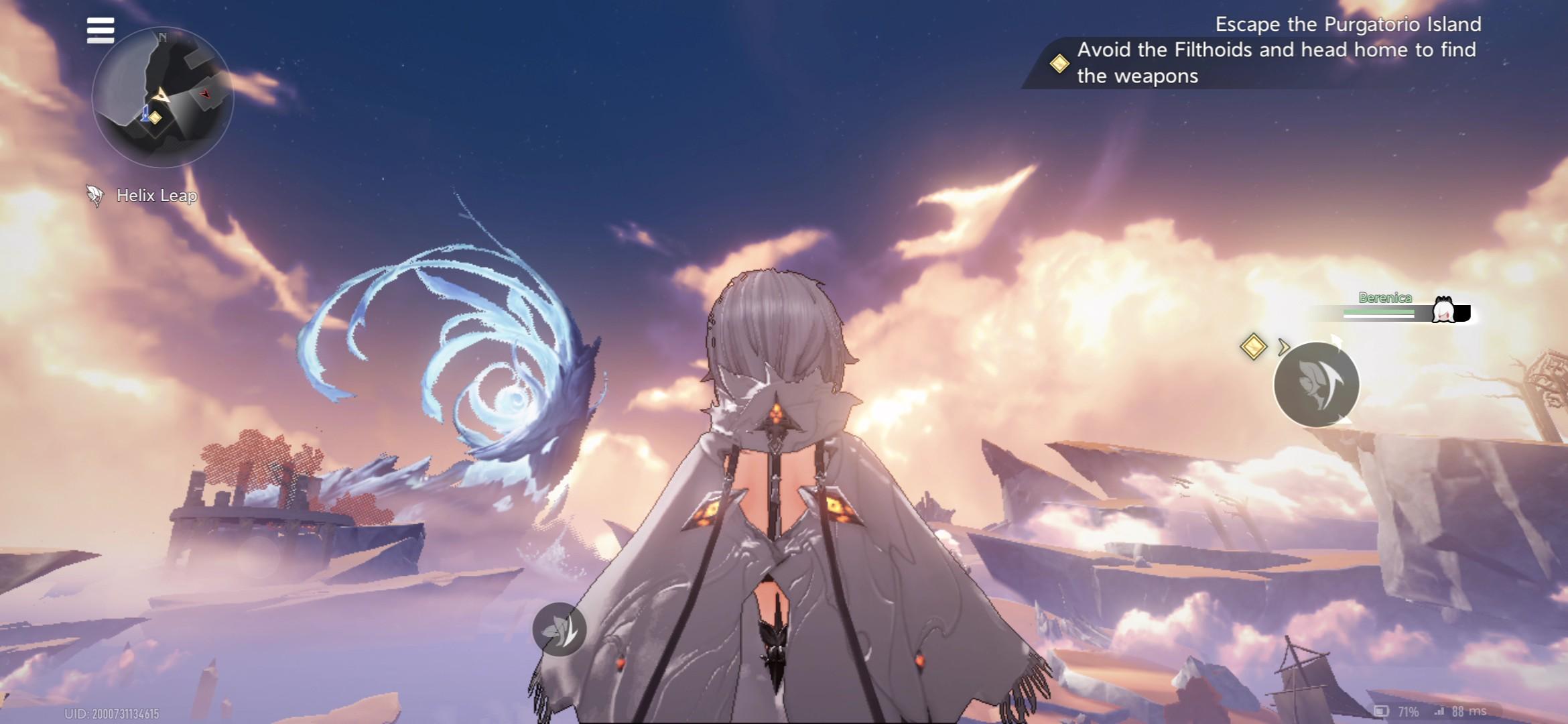Tap the large winged leap action button
1568x724 pixels.
coord(1316,384)
